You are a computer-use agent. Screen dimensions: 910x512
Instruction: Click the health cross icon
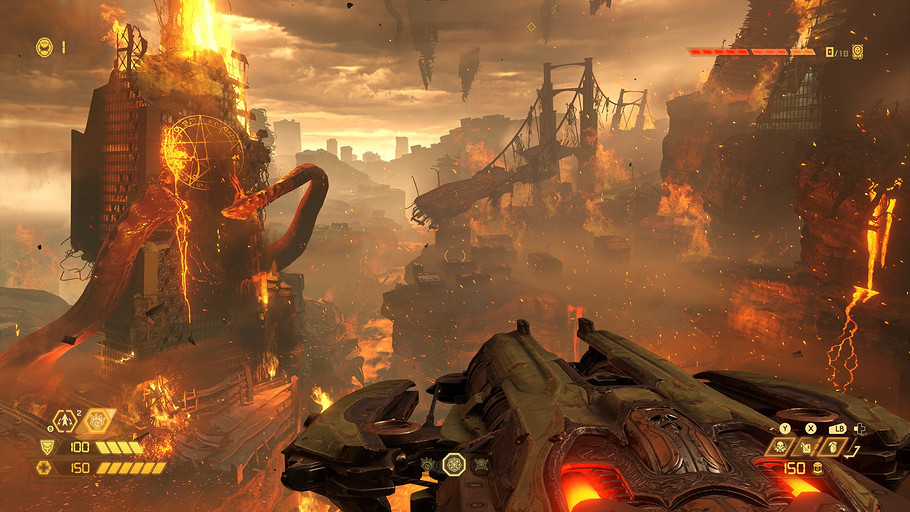(44, 467)
